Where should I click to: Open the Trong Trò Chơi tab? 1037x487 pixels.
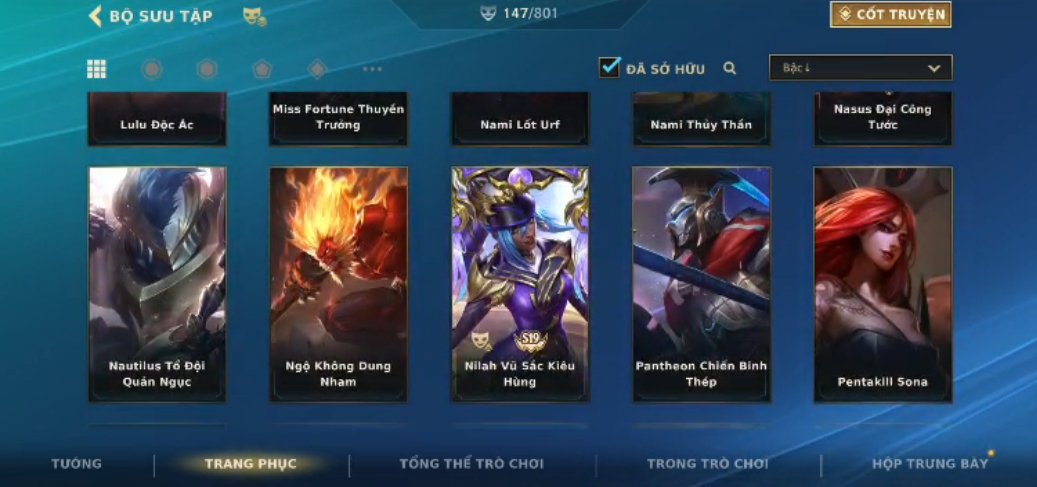coord(707,464)
